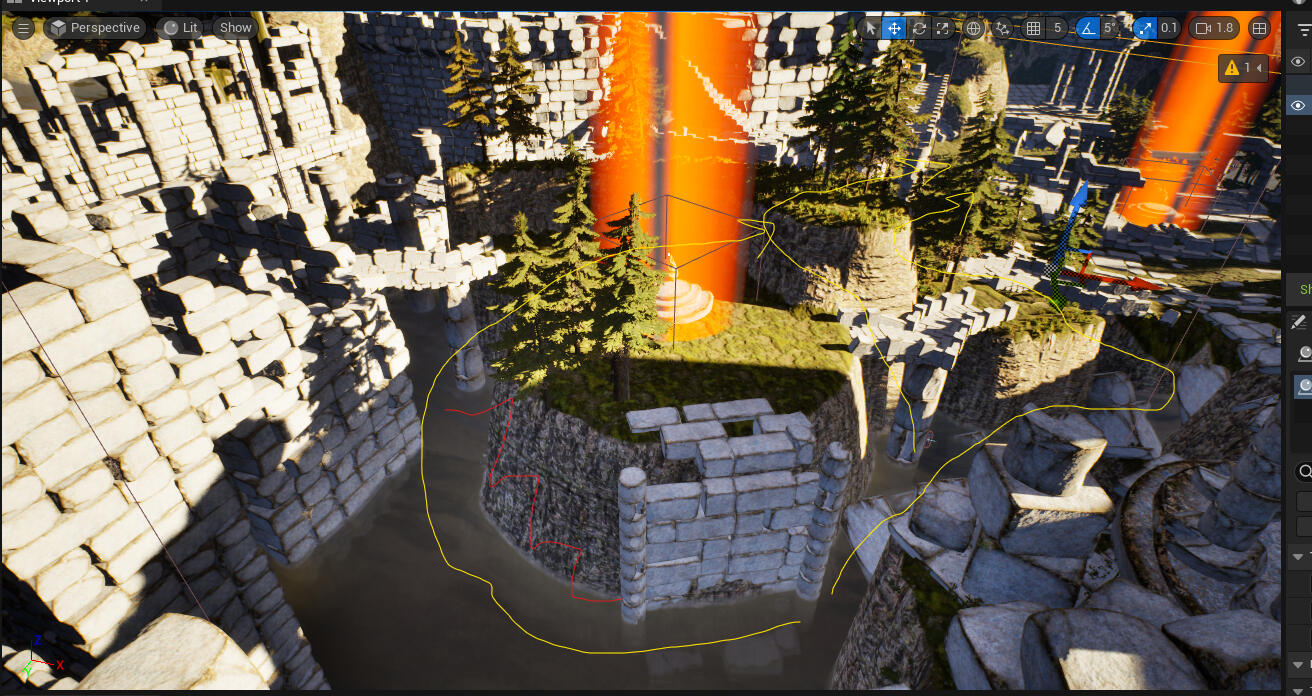
Task: Open the 0.1 scale snap value
Action: tap(1169, 28)
